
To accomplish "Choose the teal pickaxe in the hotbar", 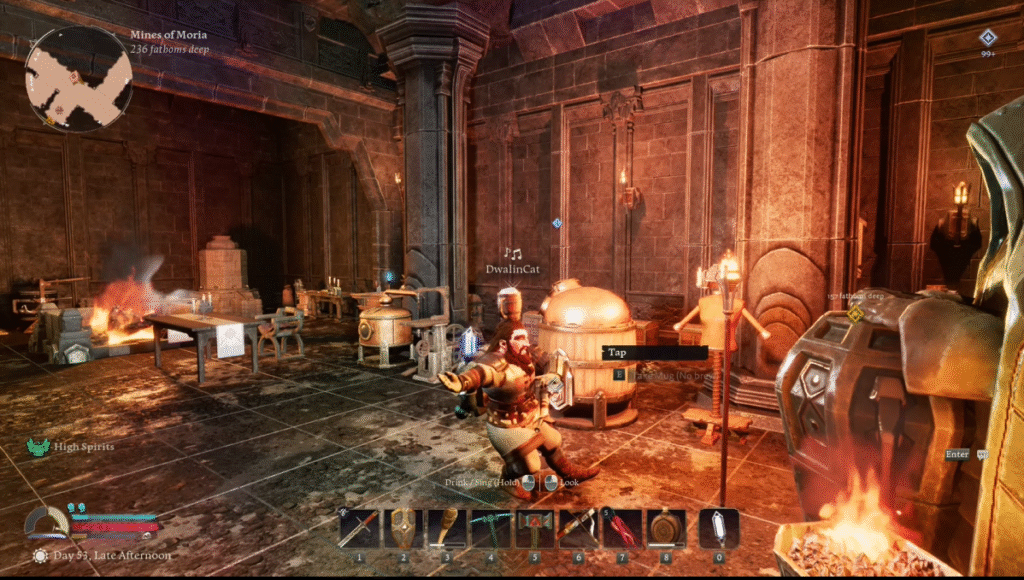I will coord(490,528).
